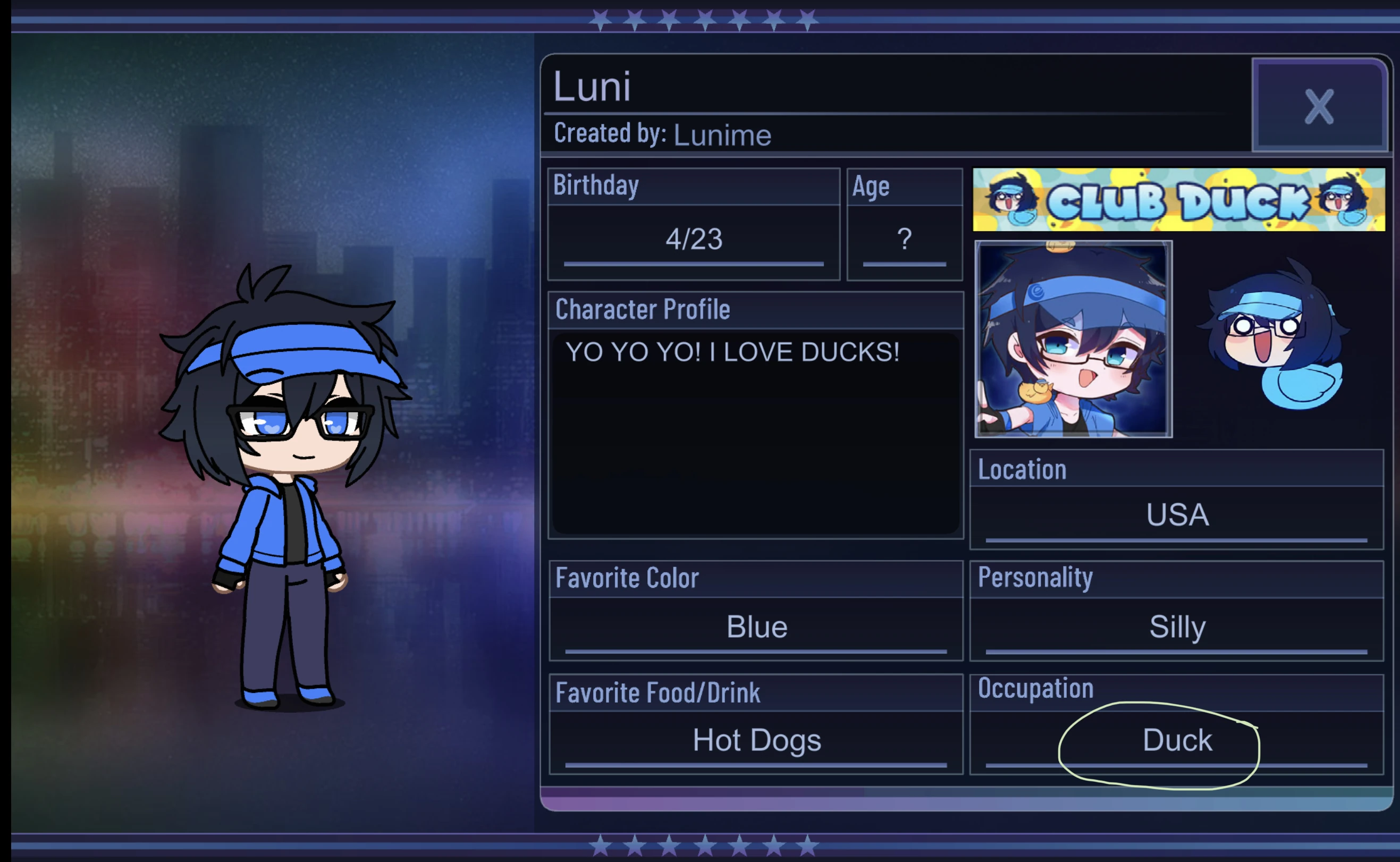This screenshot has width=1400, height=862.
Task: Click the character name Luni
Action: [x=593, y=87]
